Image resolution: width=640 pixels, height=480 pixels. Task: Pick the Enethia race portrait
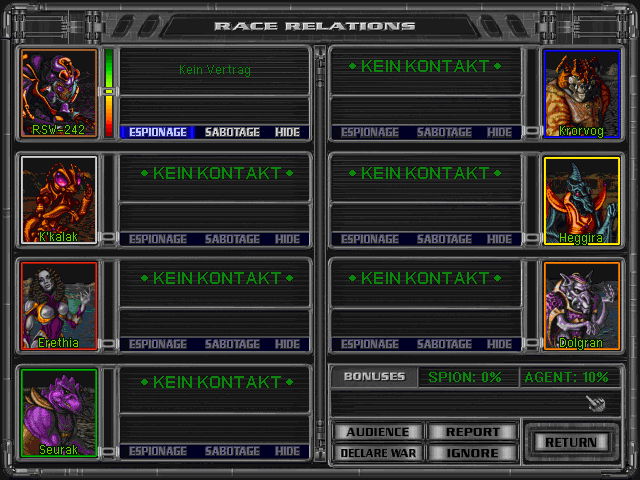pyautogui.click(x=59, y=305)
